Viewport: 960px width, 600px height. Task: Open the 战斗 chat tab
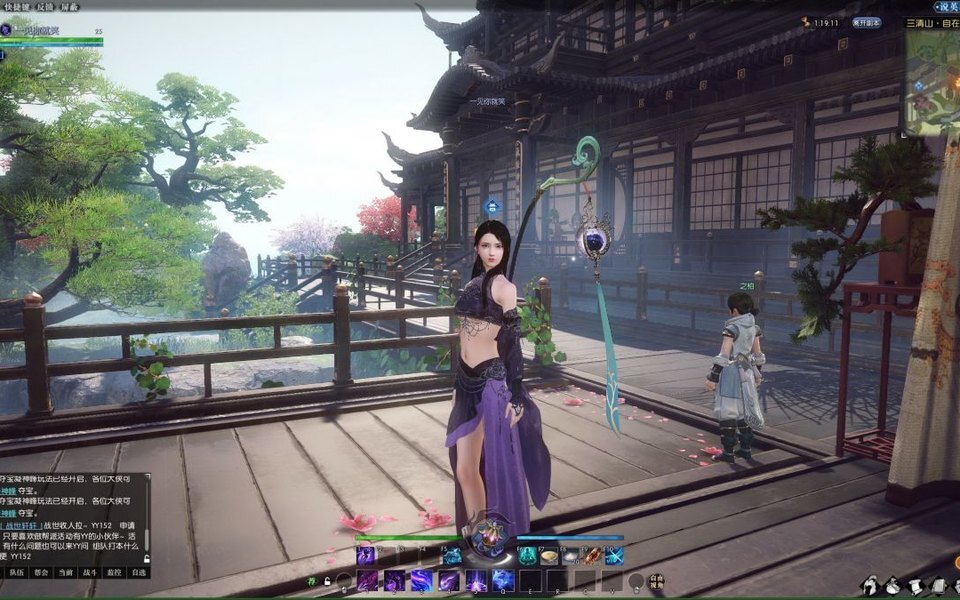[90, 572]
